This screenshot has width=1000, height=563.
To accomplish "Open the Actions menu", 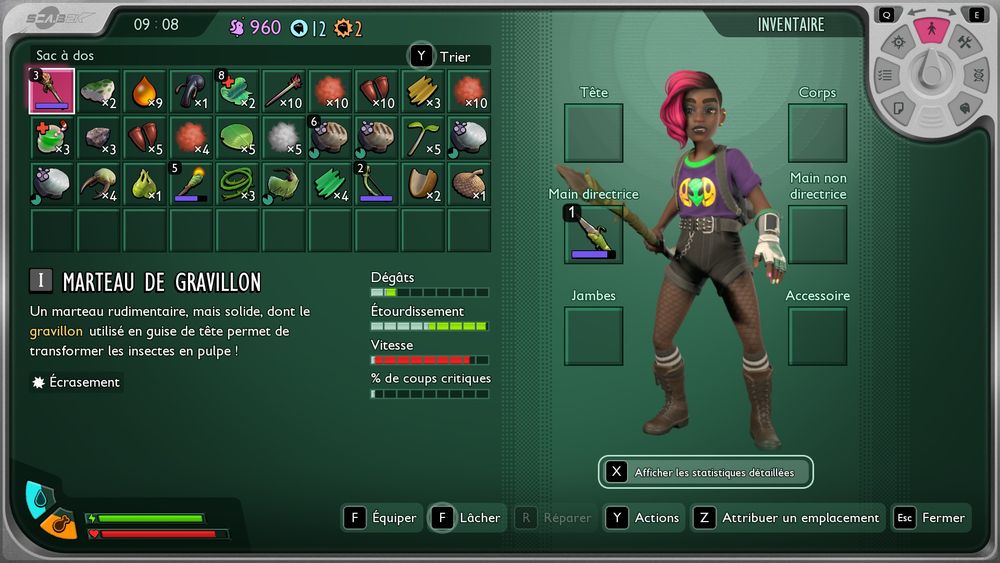I will 645,518.
